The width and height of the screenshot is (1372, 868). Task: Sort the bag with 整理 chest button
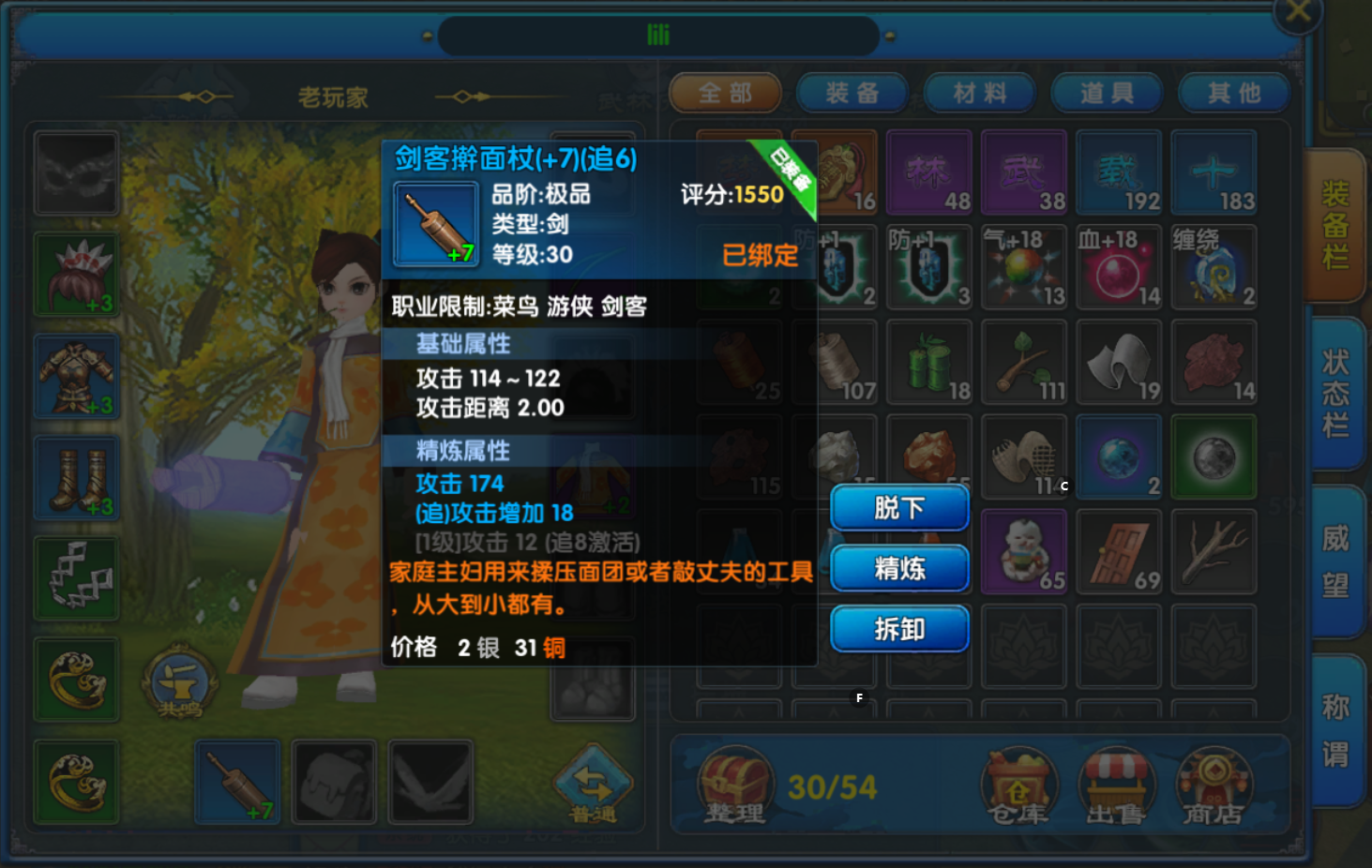pos(735,786)
